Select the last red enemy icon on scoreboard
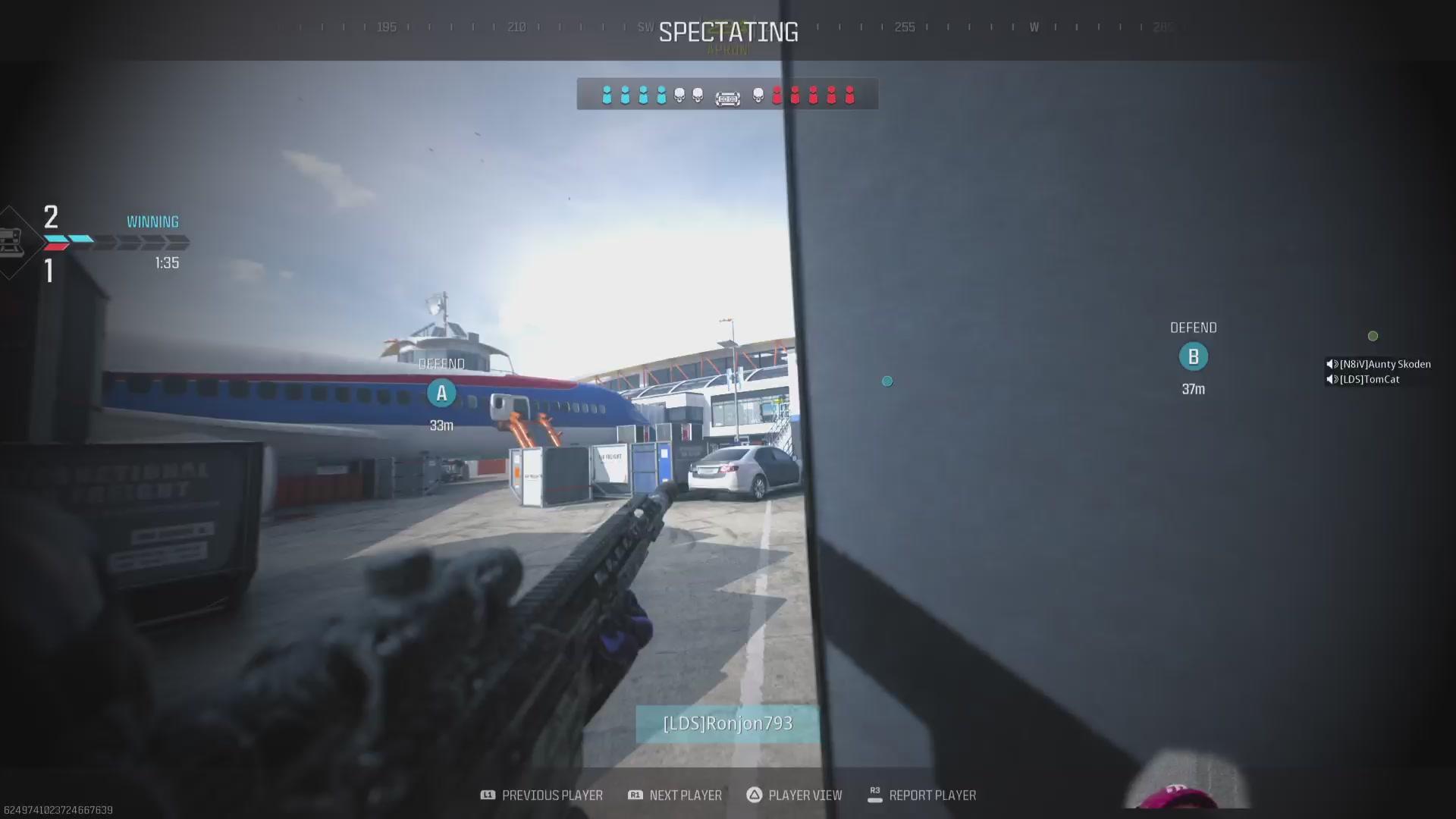Image resolution: width=1456 pixels, height=819 pixels. [849, 96]
